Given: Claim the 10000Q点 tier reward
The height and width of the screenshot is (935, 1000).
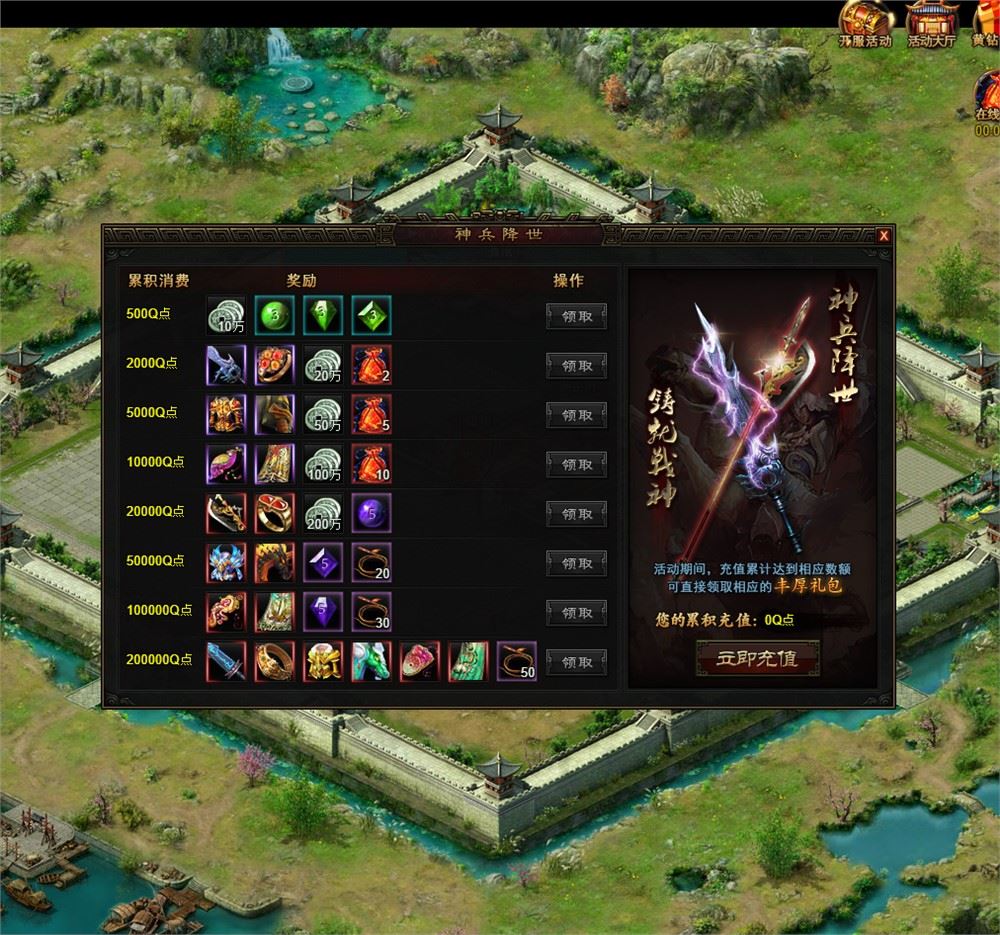Looking at the screenshot, I should 576,465.
